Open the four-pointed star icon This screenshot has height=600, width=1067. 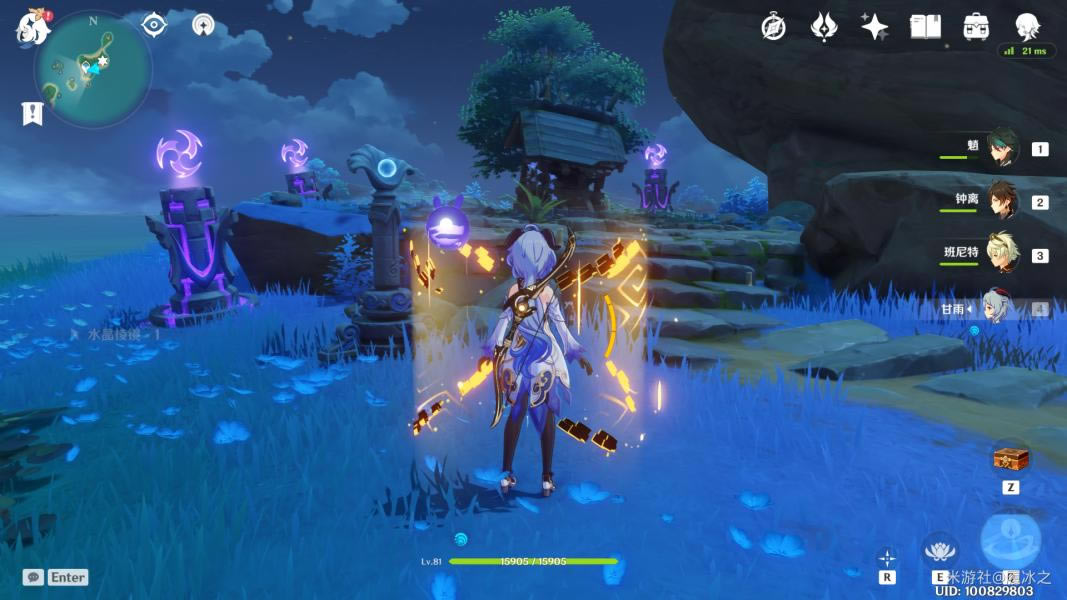point(875,27)
